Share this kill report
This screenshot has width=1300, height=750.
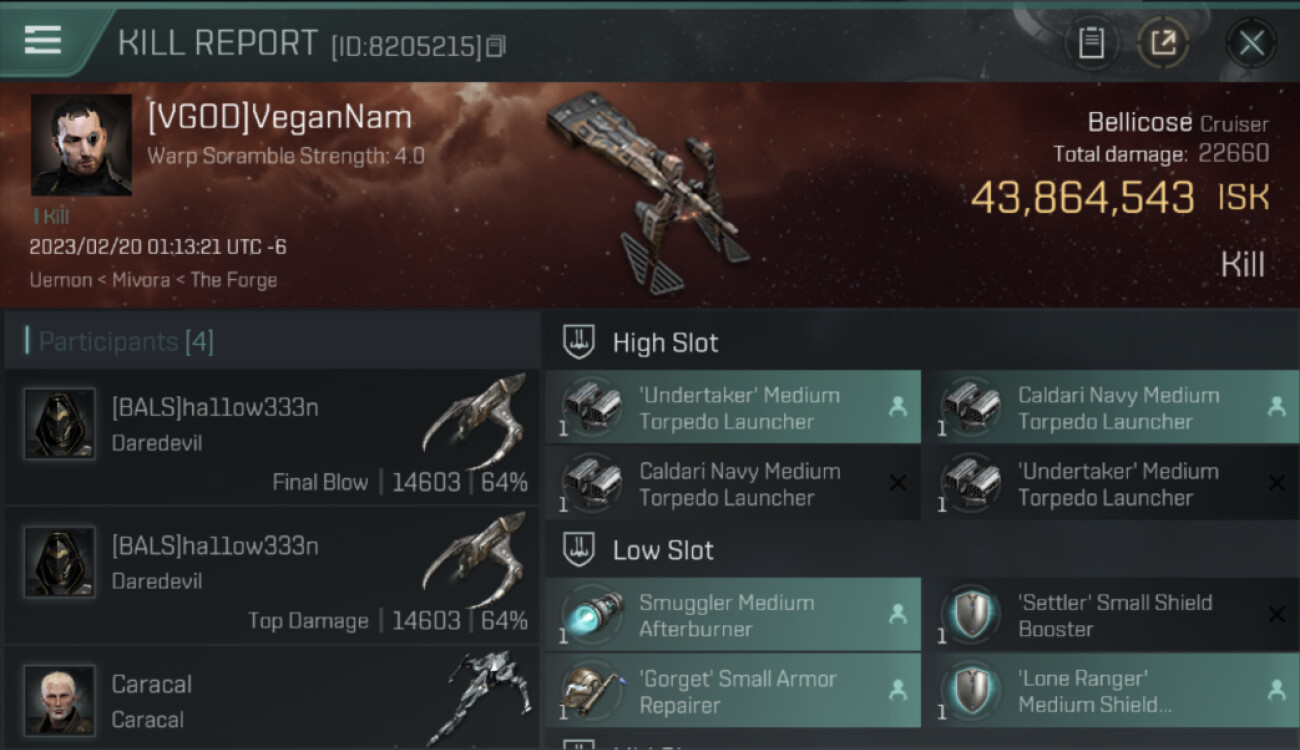tap(1163, 43)
